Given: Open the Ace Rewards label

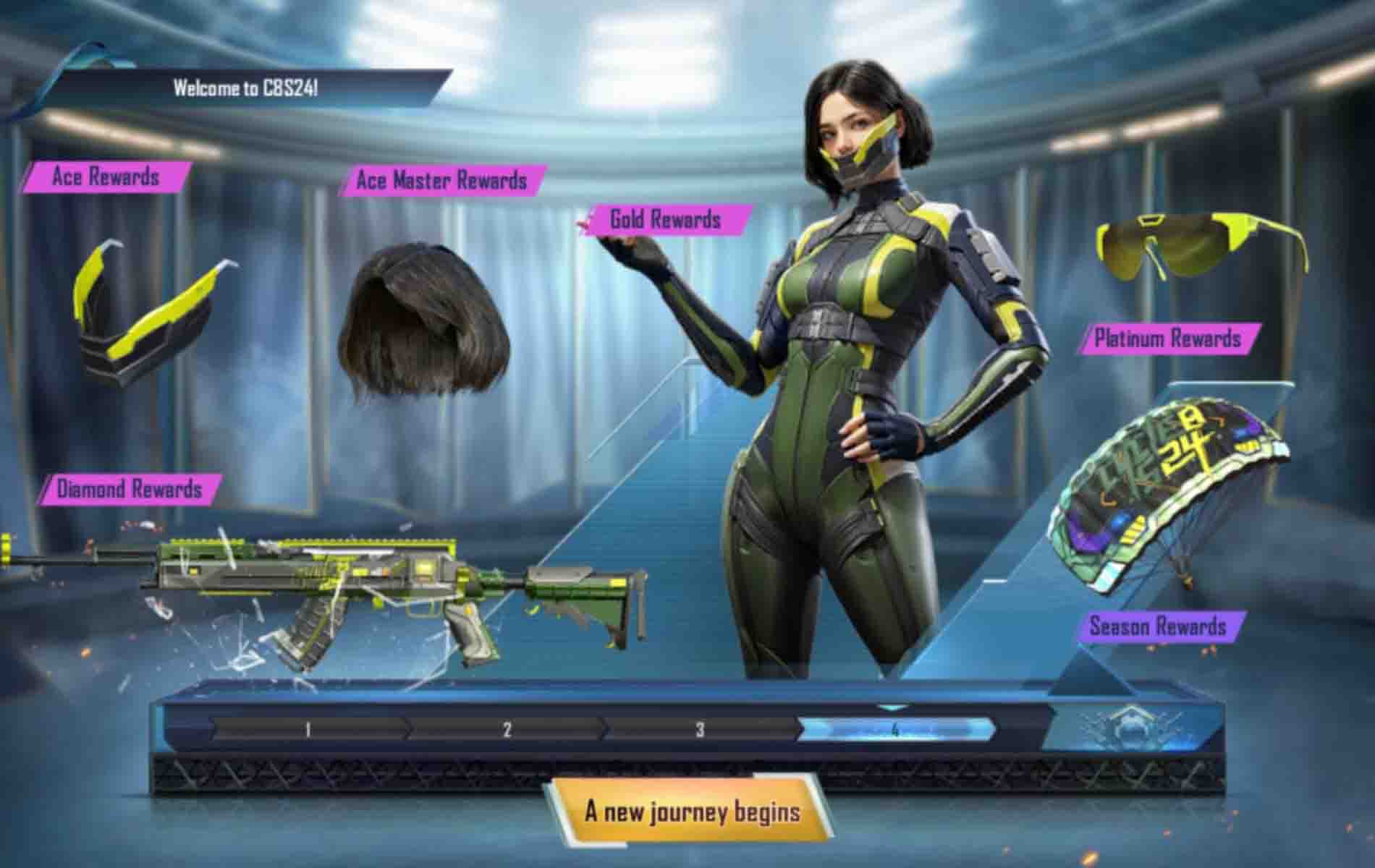Looking at the screenshot, I should 105,176.
